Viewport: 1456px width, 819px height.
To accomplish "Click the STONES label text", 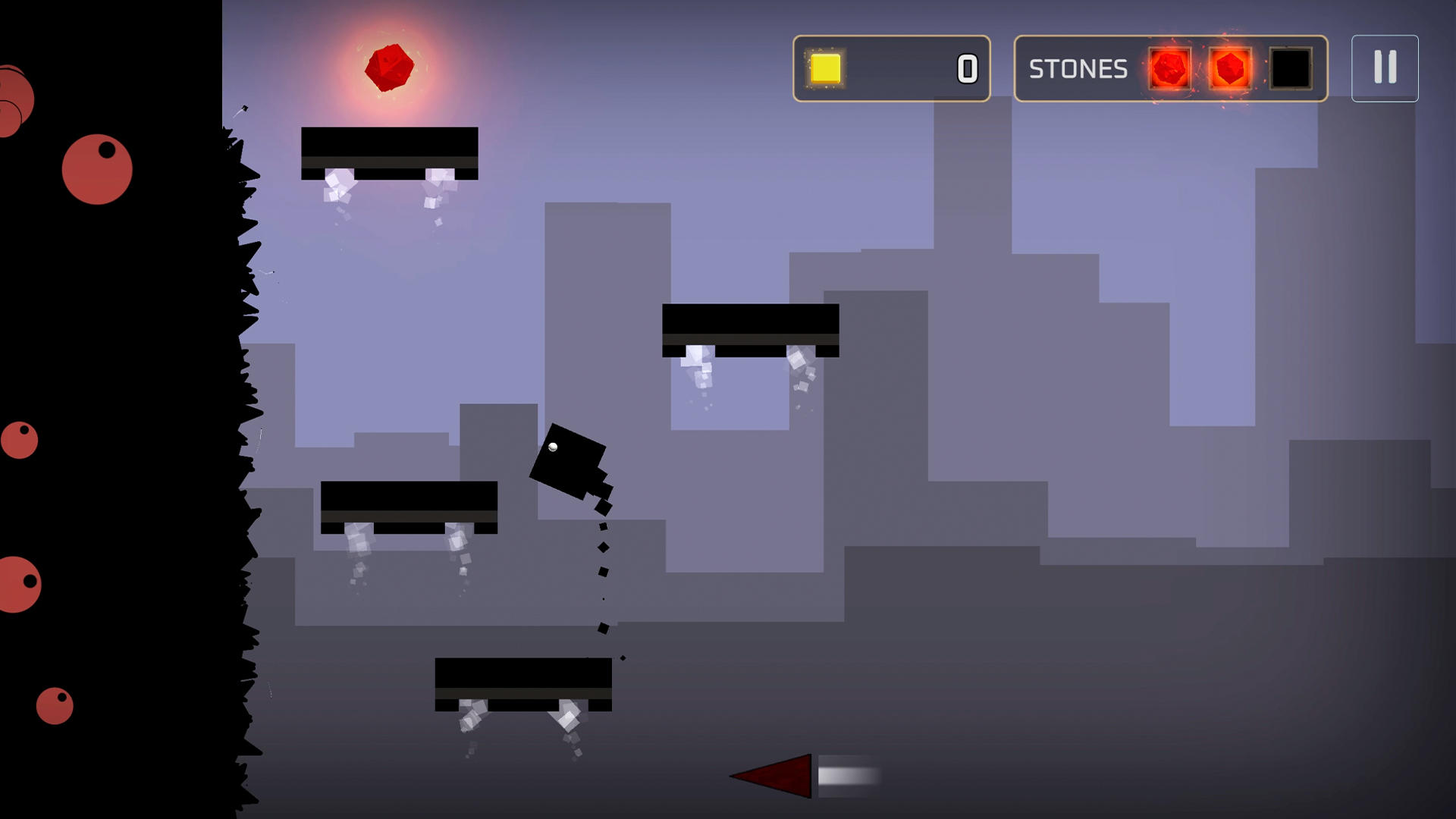I will [x=1078, y=69].
